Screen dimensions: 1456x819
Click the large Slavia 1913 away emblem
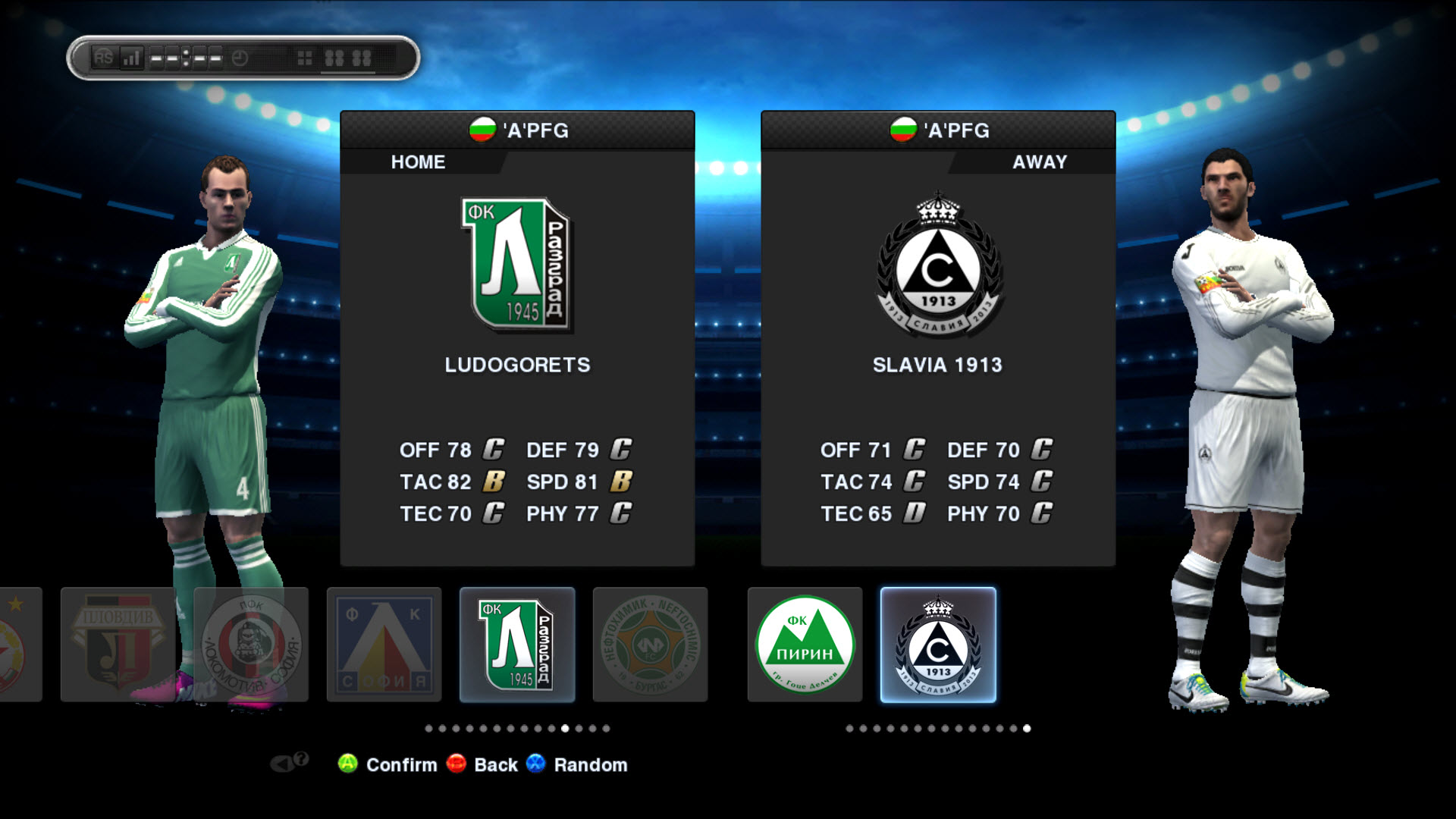pyautogui.click(x=938, y=265)
